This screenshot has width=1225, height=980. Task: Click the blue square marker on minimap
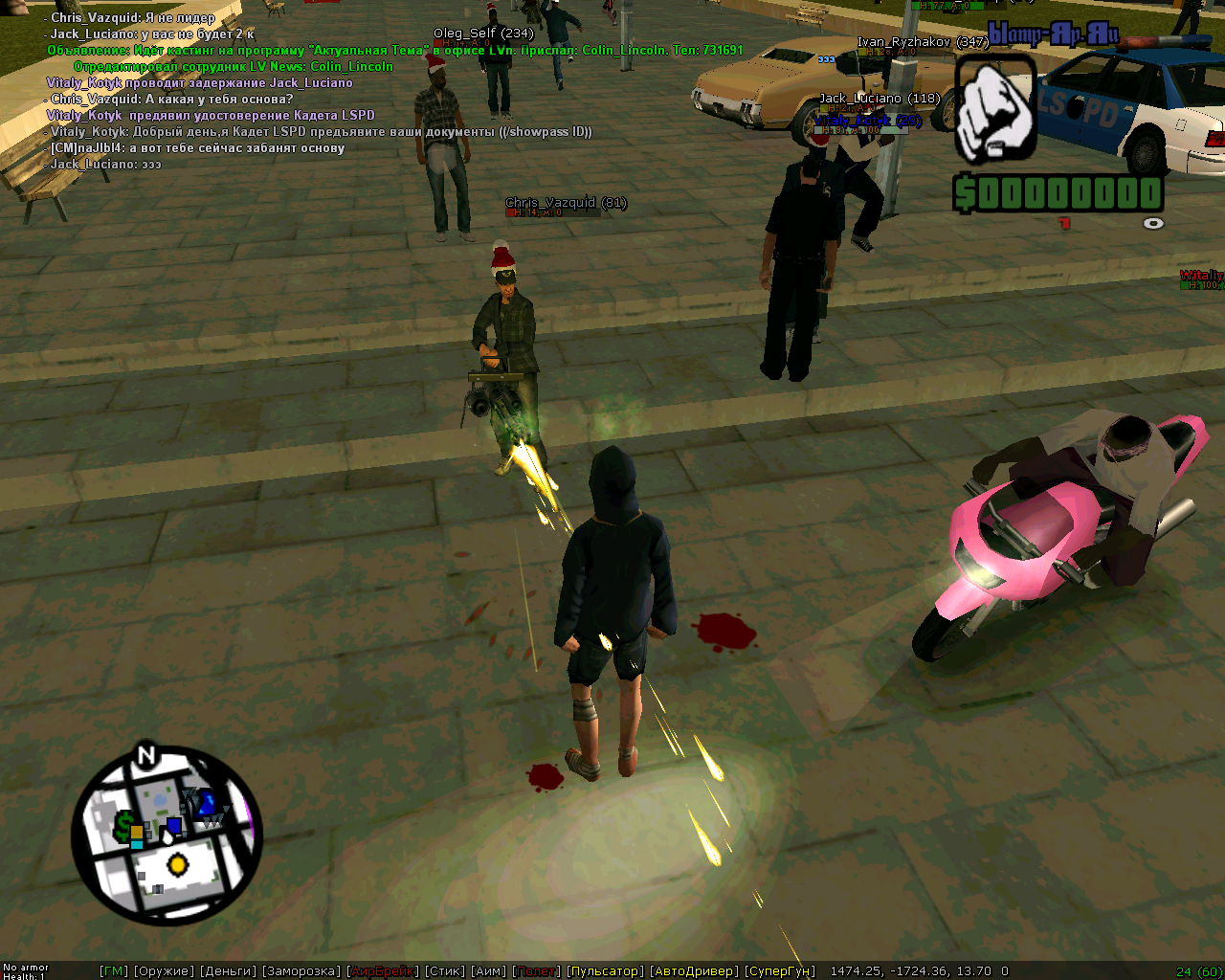[174, 825]
